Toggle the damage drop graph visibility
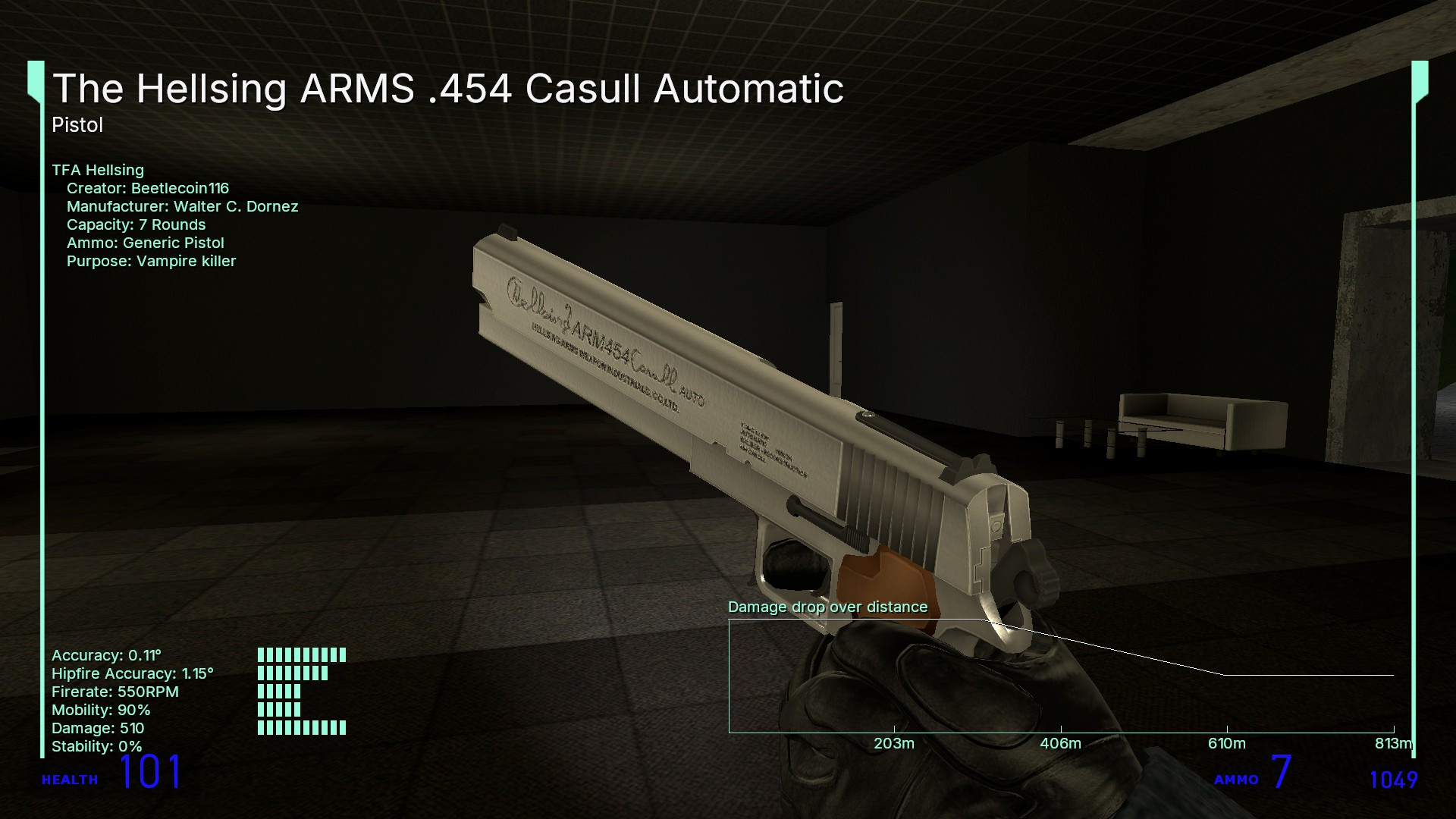Image resolution: width=1456 pixels, height=819 pixels. click(x=1062, y=675)
